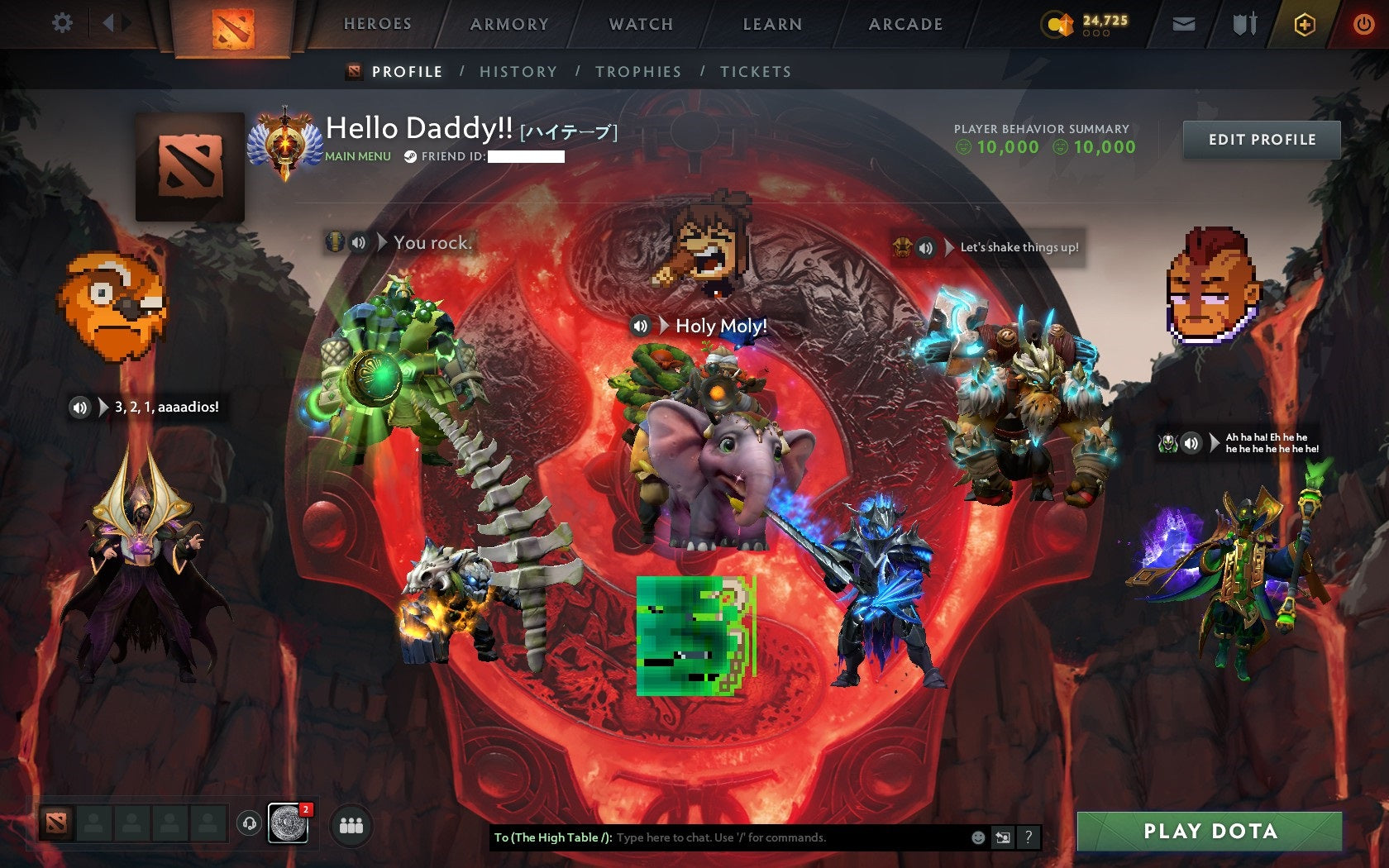Toggle the speaker on '3, 2, 1, aaaadios!'
Screen dimensions: 1389x868
pos(79,407)
